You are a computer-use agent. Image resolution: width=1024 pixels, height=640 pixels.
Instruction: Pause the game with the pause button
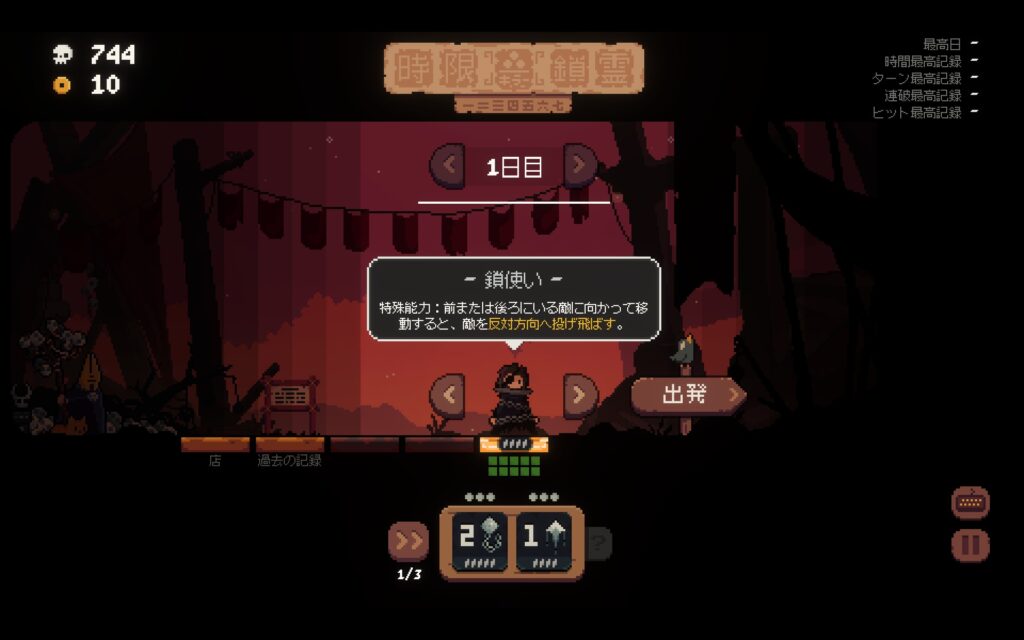[x=970, y=545]
